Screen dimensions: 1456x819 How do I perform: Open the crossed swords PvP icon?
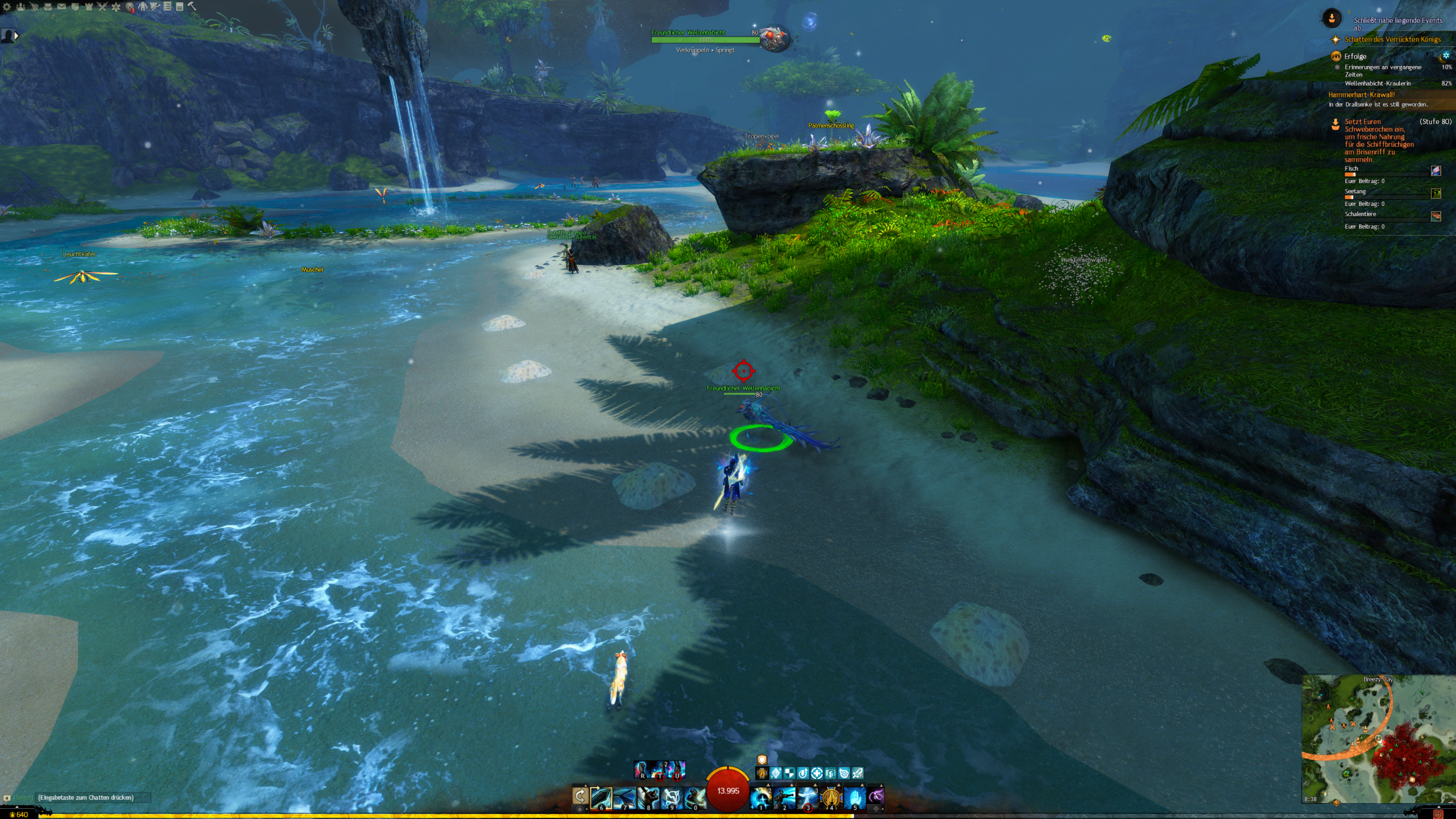pyautogui.click(x=102, y=7)
